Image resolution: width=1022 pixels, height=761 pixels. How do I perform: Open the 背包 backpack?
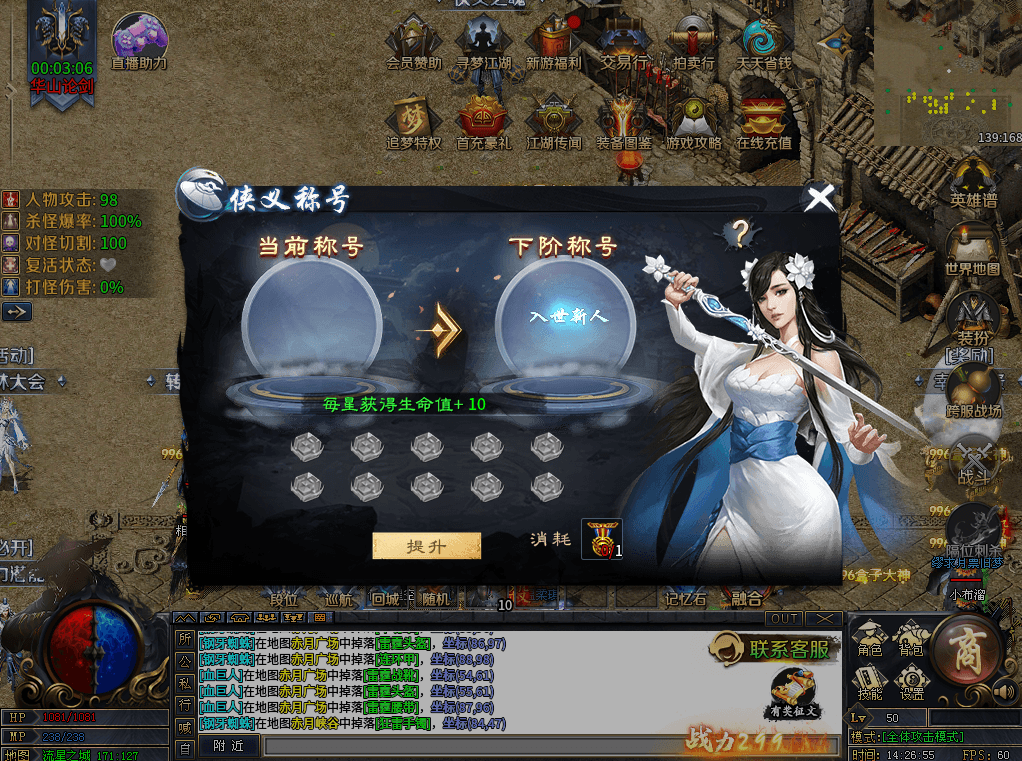(910, 640)
